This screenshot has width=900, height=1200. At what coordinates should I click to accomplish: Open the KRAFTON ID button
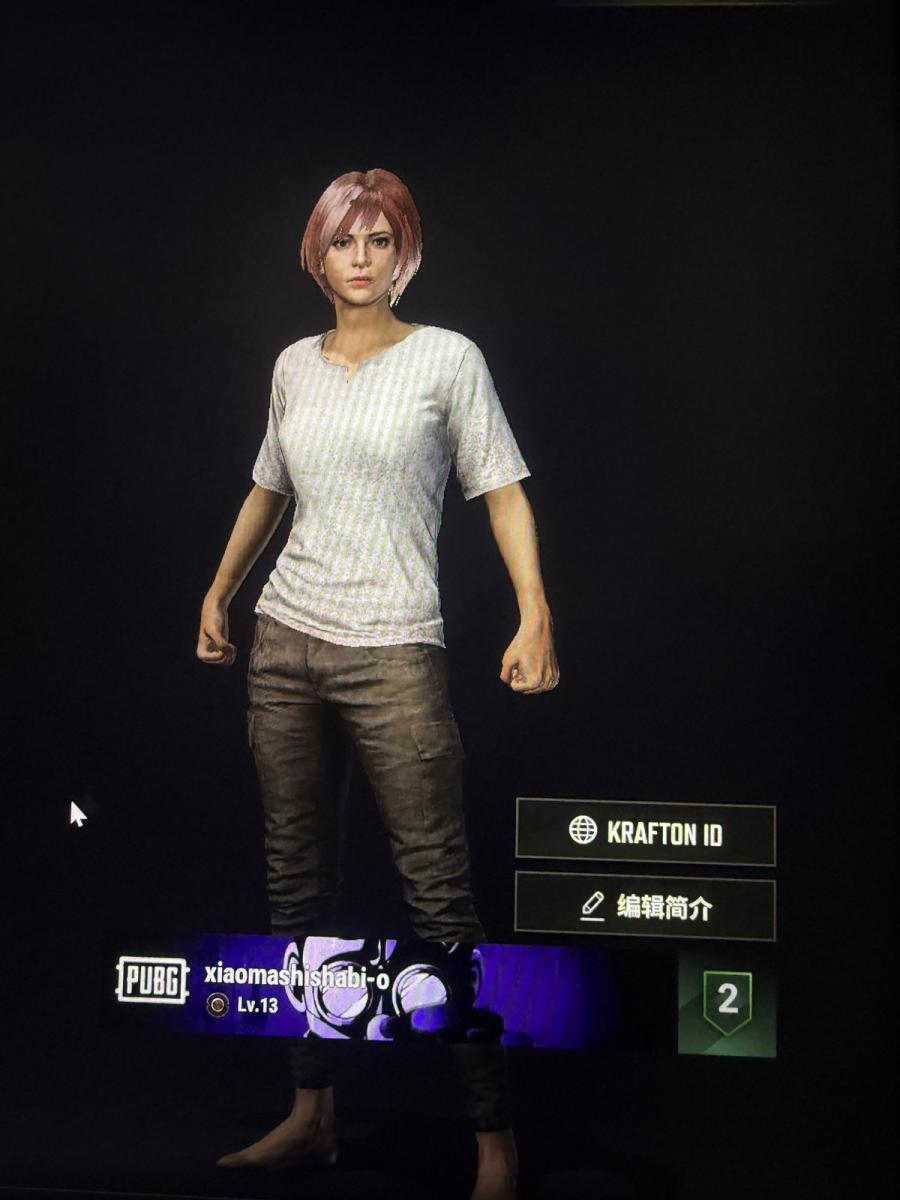point(645,832)
